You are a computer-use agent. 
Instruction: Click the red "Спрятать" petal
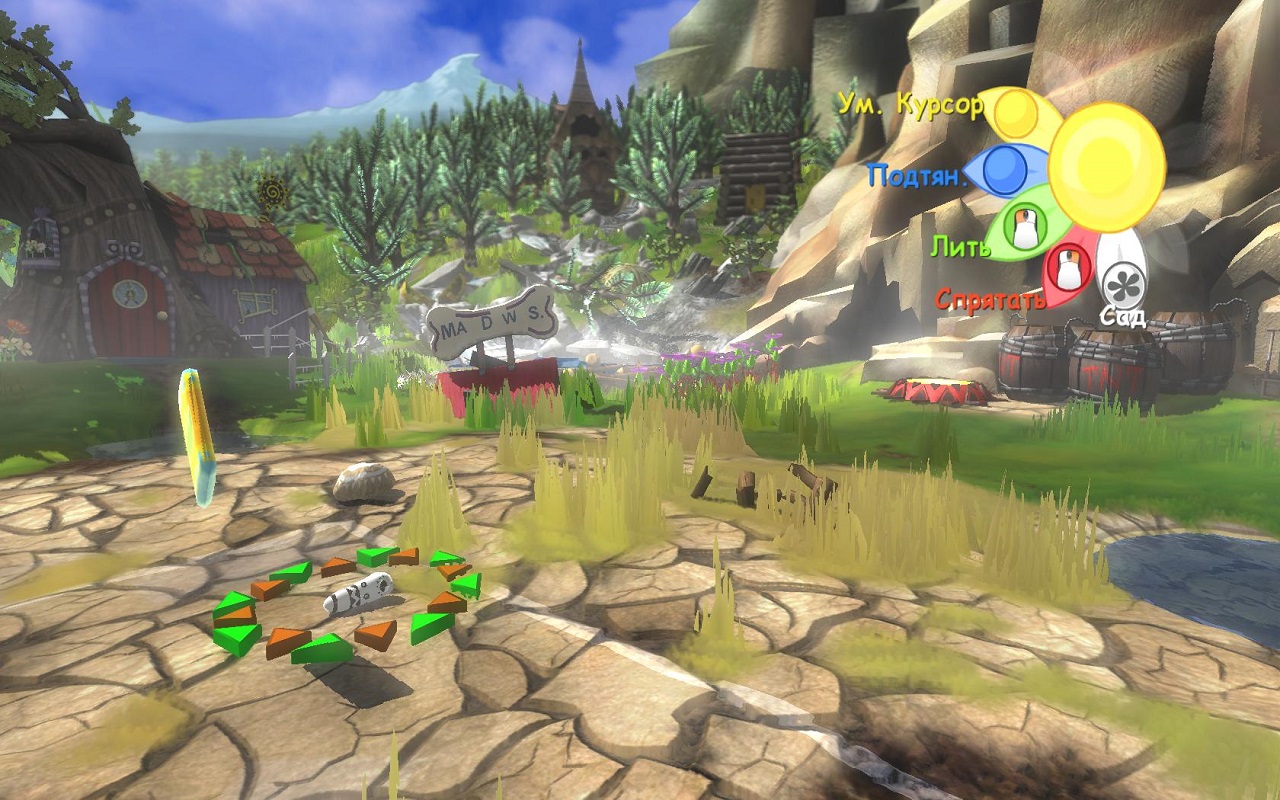click(1068, 270)
